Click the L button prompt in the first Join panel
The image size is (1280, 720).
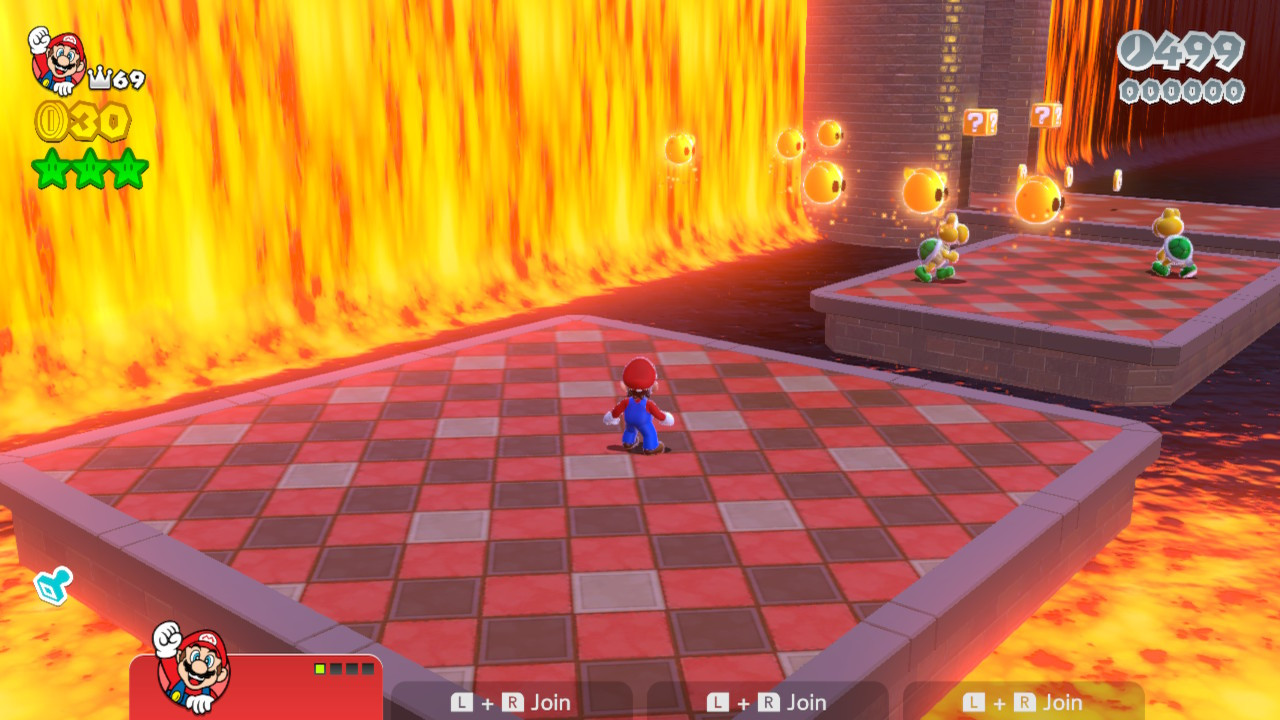(463, 703)
